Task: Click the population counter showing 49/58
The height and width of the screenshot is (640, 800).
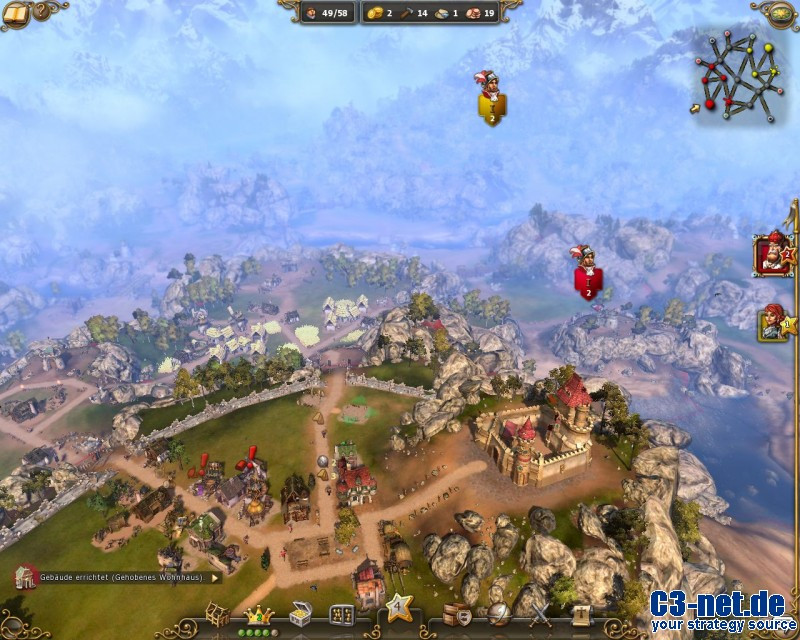Action: point(327,13)
